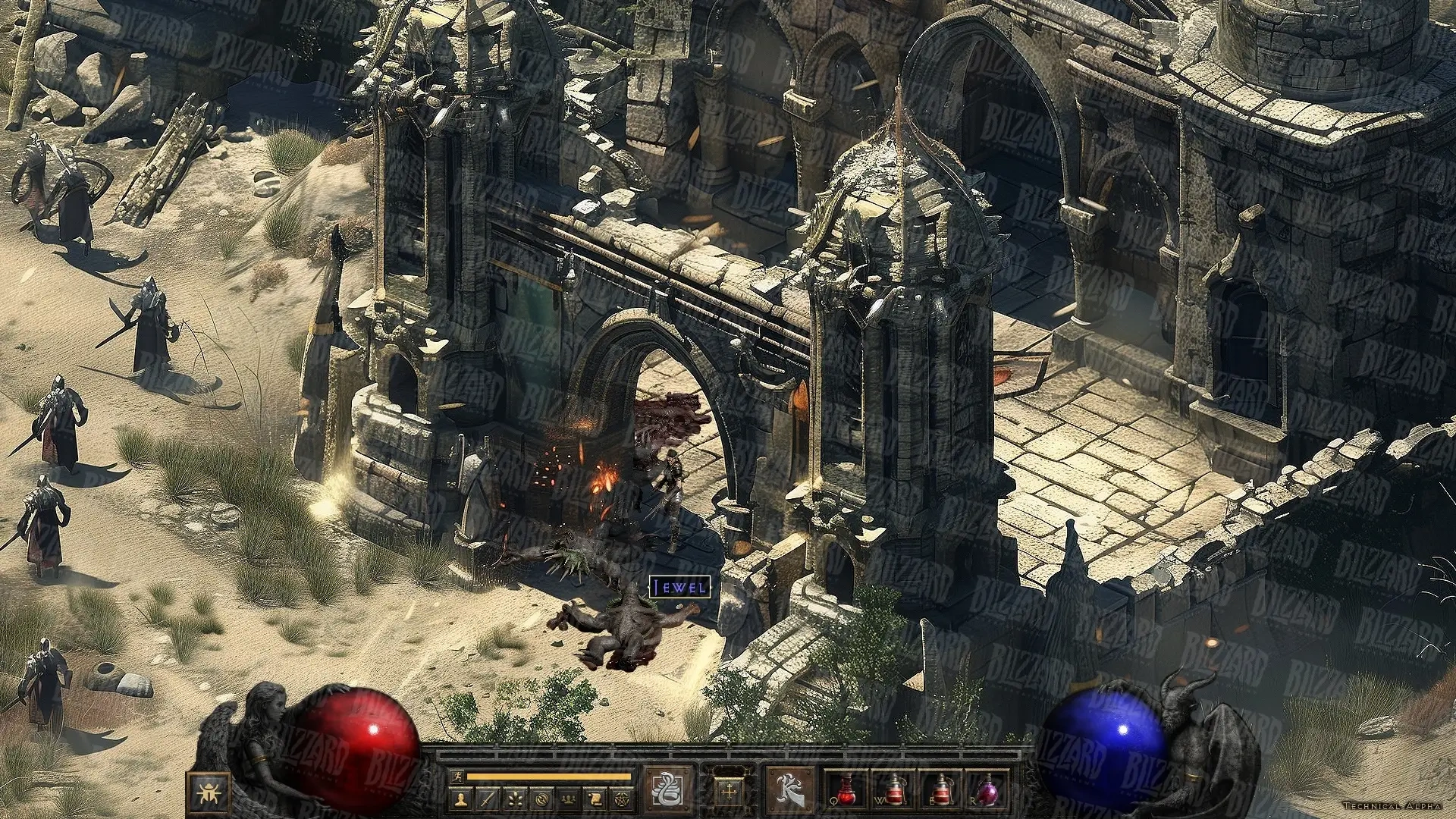Use the red health potion in belt
This screenshot has width=1456, height=819.
point(846,790)
